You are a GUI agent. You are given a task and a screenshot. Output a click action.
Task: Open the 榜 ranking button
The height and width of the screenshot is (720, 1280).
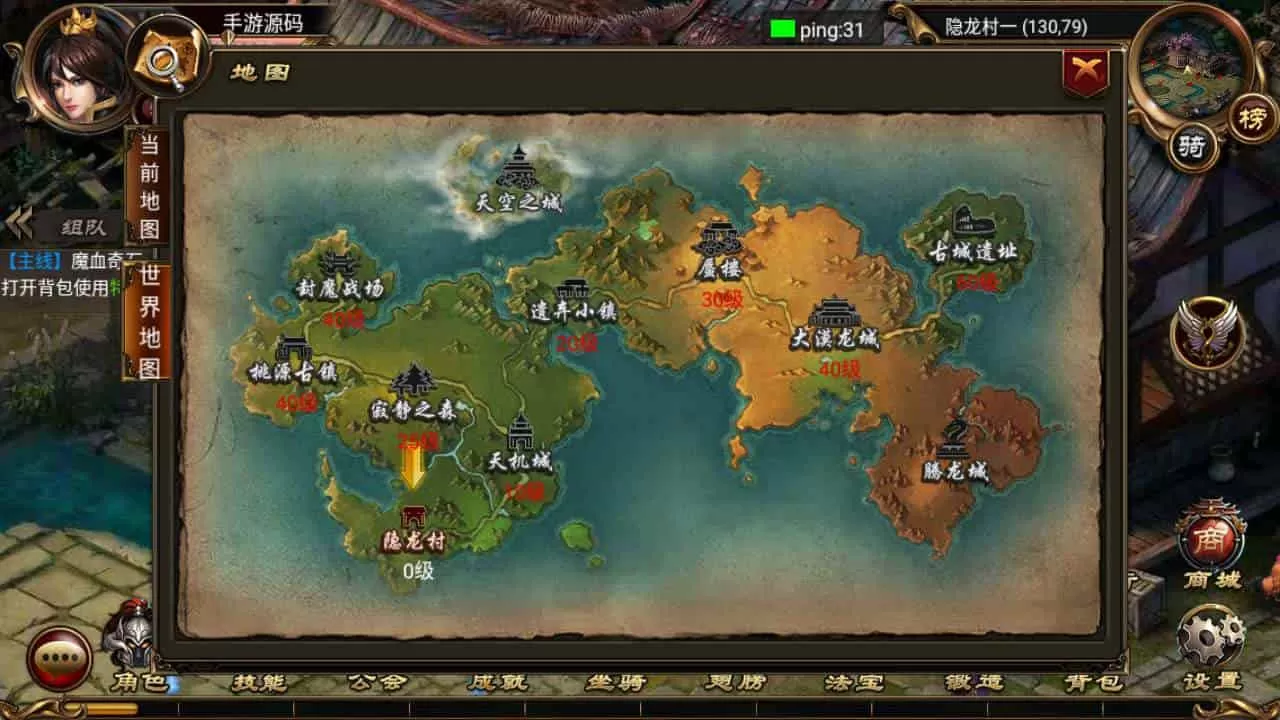click(x=1252, y=119)
